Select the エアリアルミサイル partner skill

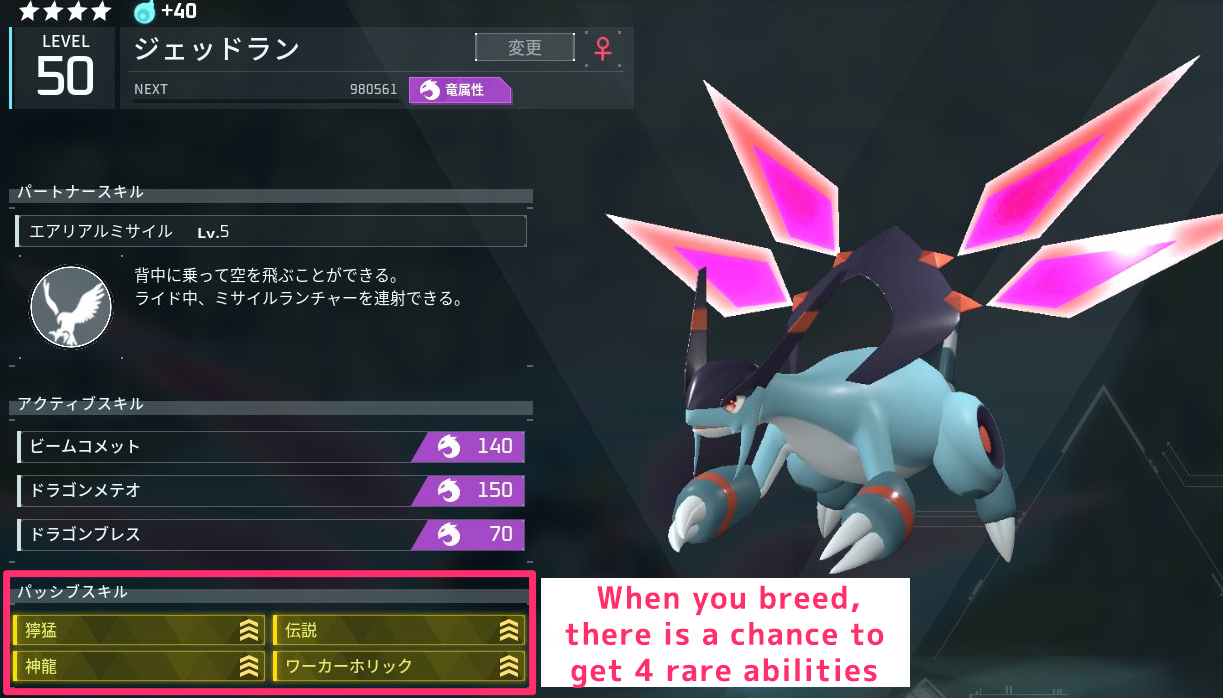[271, 231]
